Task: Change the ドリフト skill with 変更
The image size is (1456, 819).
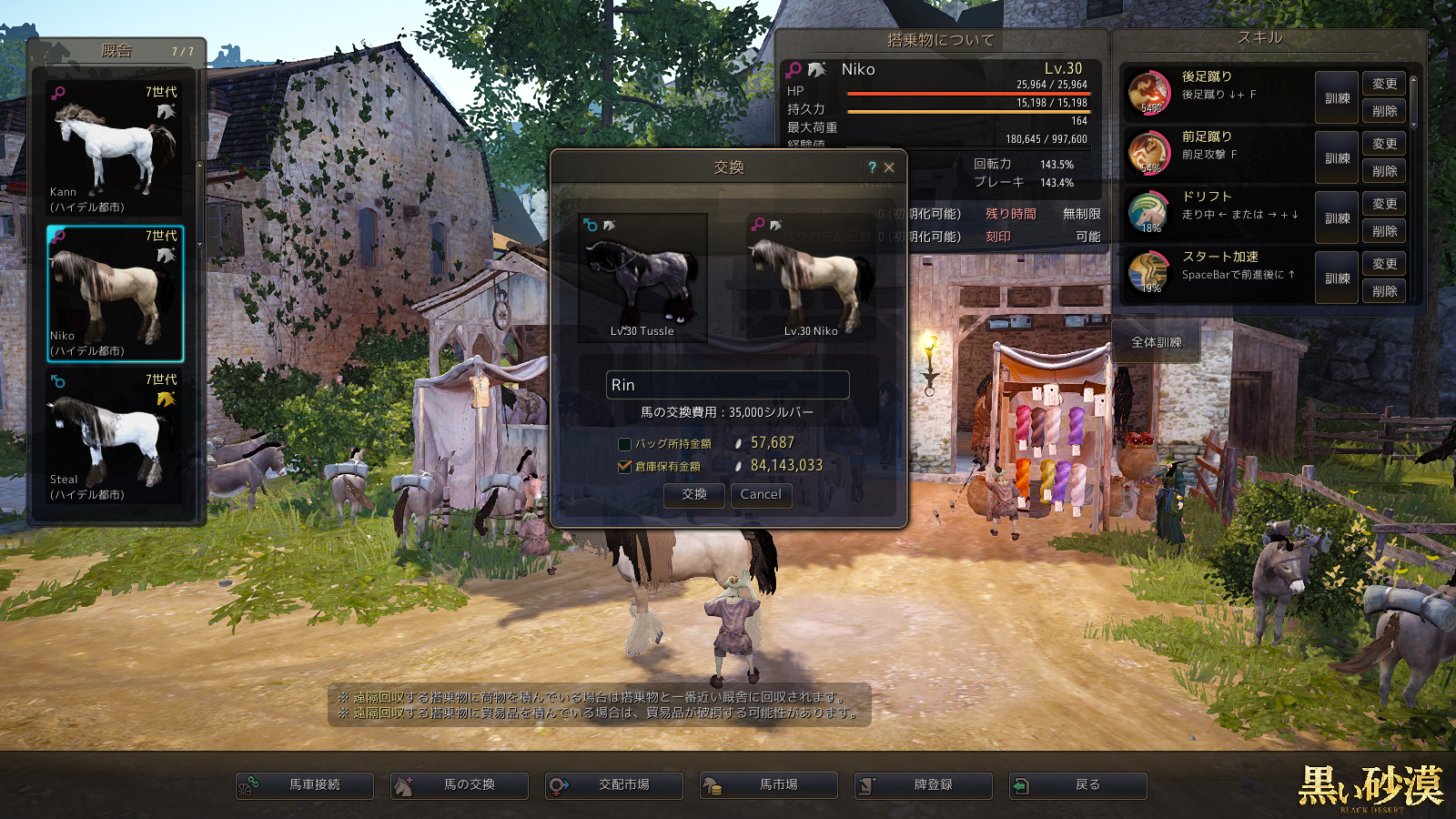Action: pyautogui.click(x=1384, y=204)
